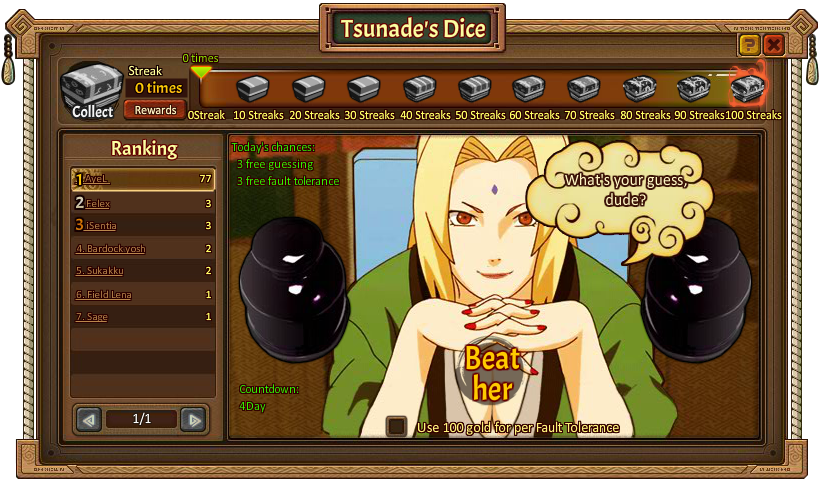Open iSentia's ranking entry

[x=101, y=226]
